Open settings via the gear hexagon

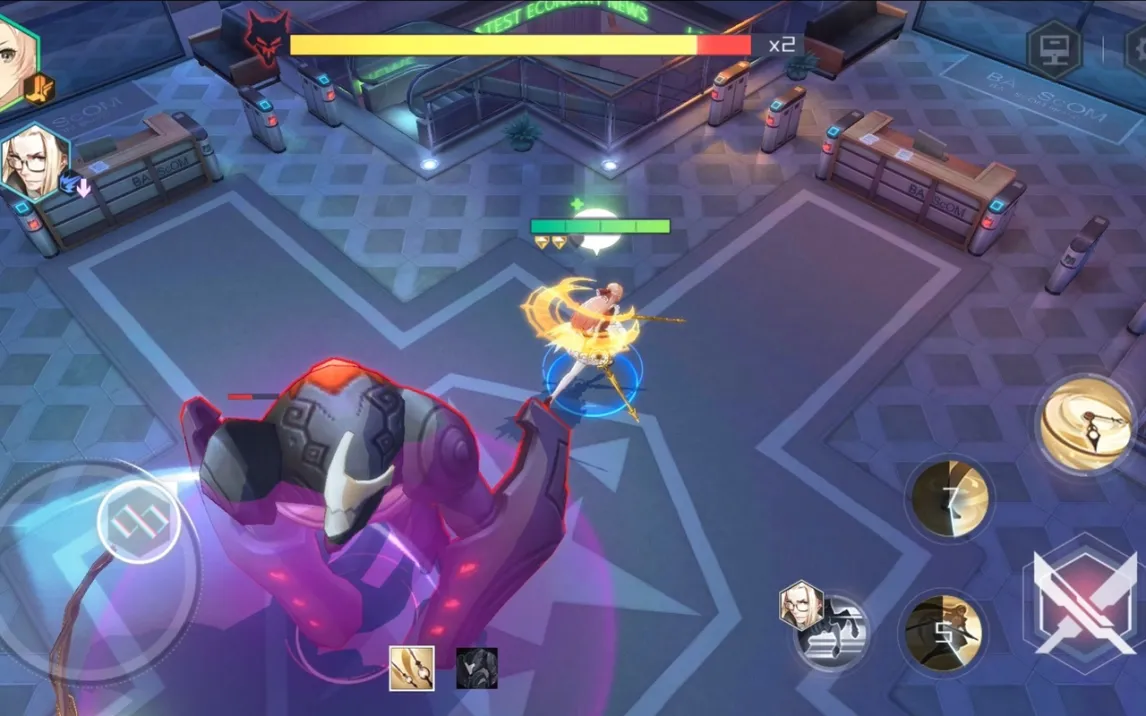pyautogui.click(x=1136, y=48)
